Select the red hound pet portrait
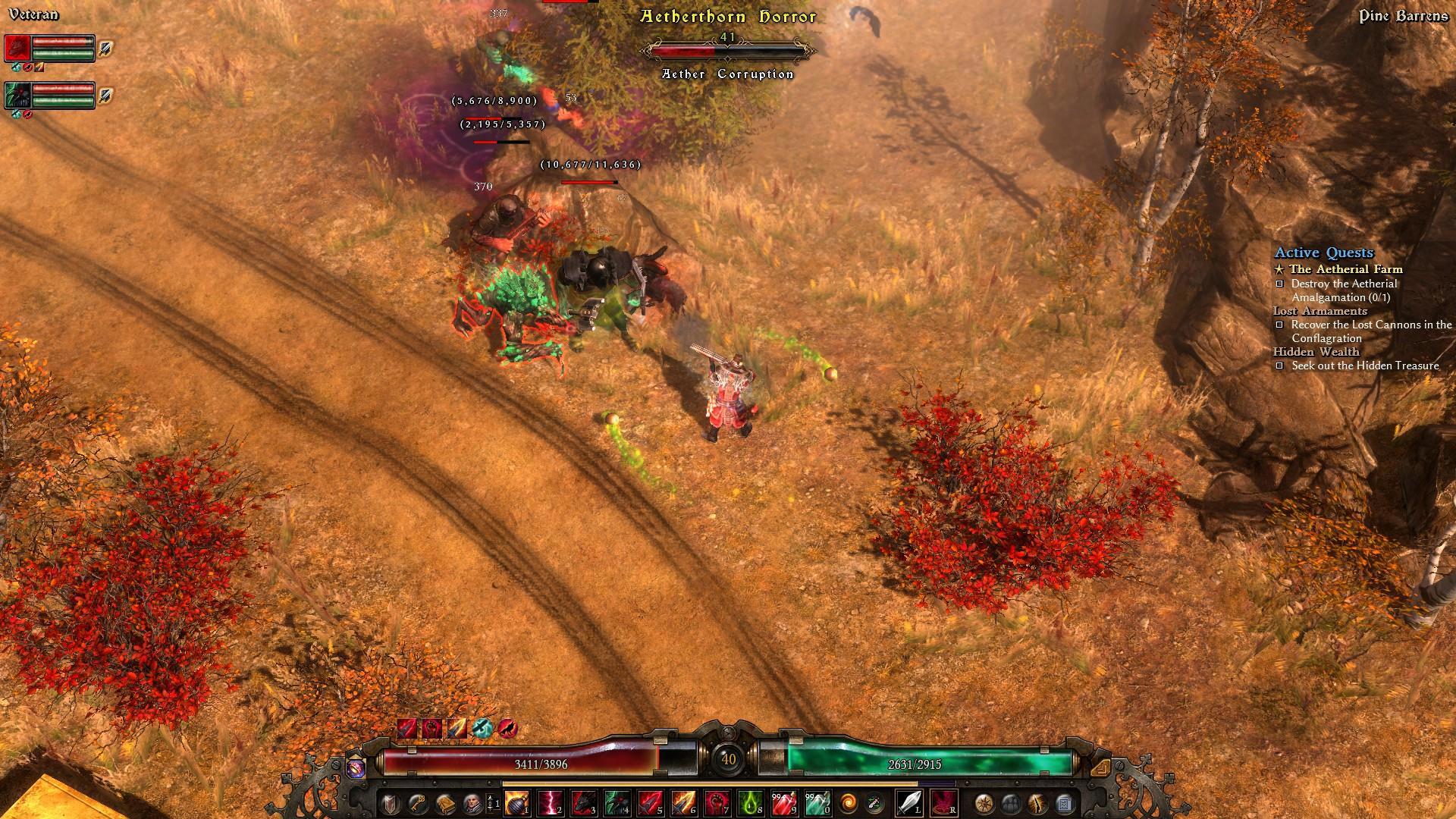The image size is (1456, 819). pyautogui.click(x=17, y=48)
